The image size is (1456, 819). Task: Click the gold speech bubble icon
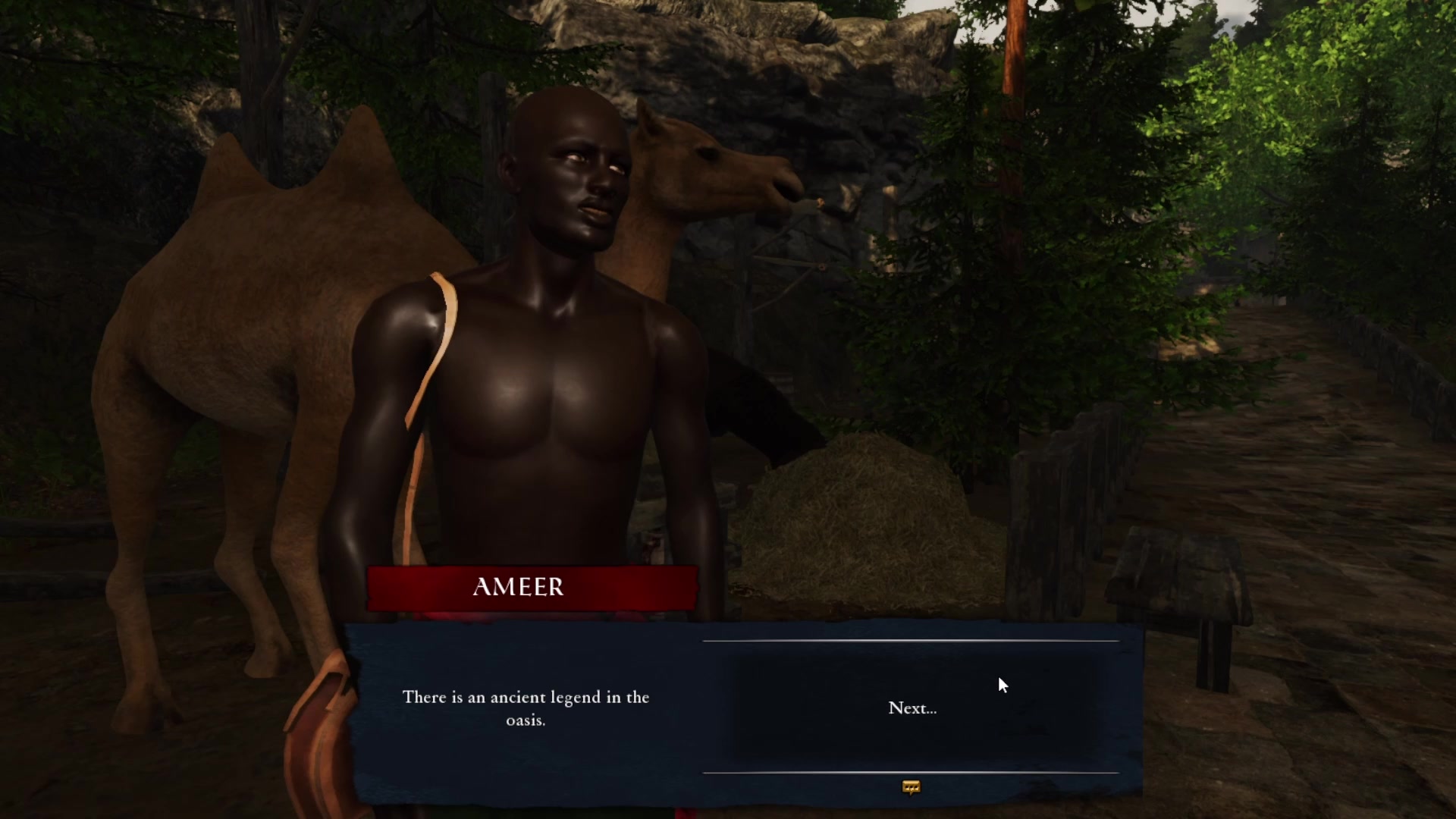(x=911, y=788)
